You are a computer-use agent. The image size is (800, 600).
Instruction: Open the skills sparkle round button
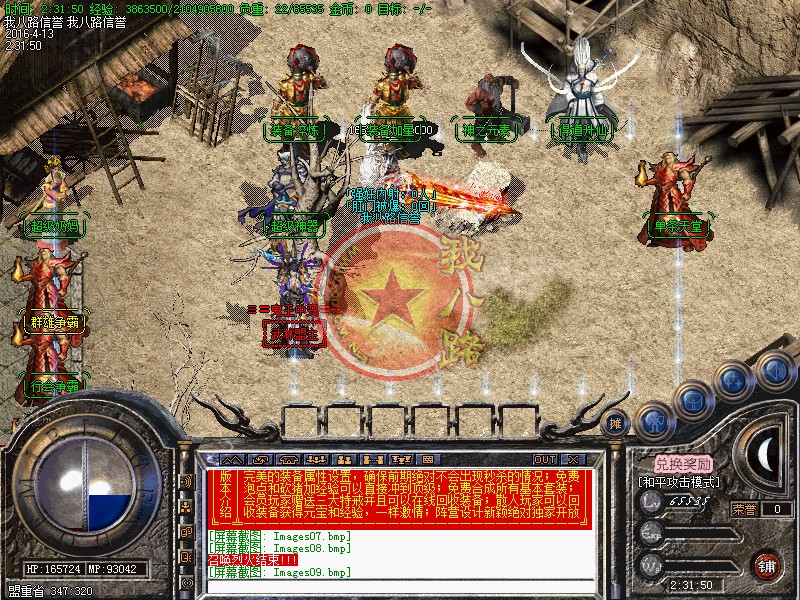coord(735,378)
